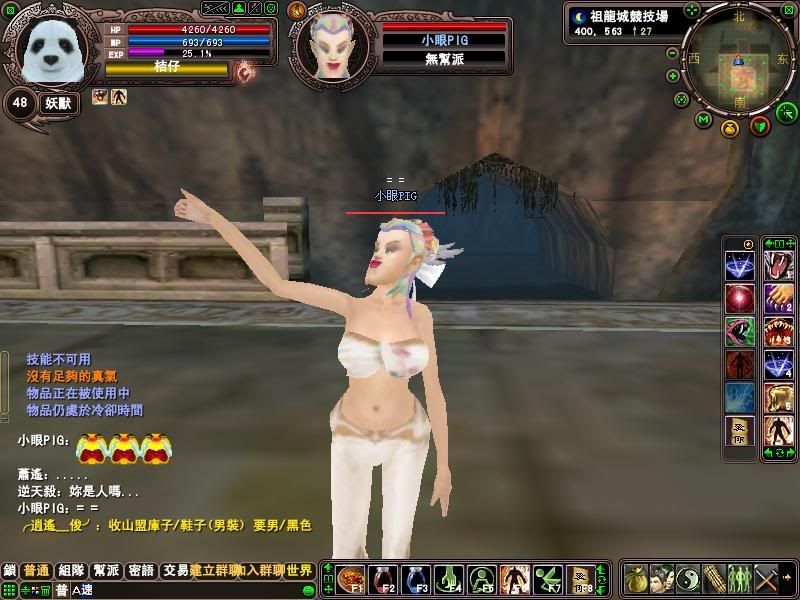Image resolution: width=800 pixels, height=600 pixels.
Task: Use the red potion in slot F2
Action: (382, 579)
